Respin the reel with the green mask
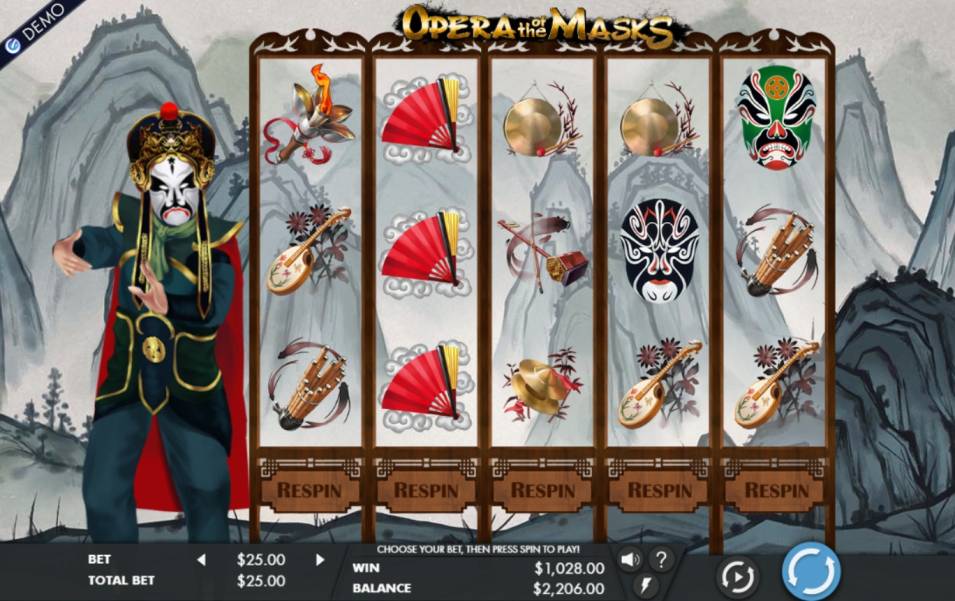Viewport: 955px width, 601px height. [776, 491]
